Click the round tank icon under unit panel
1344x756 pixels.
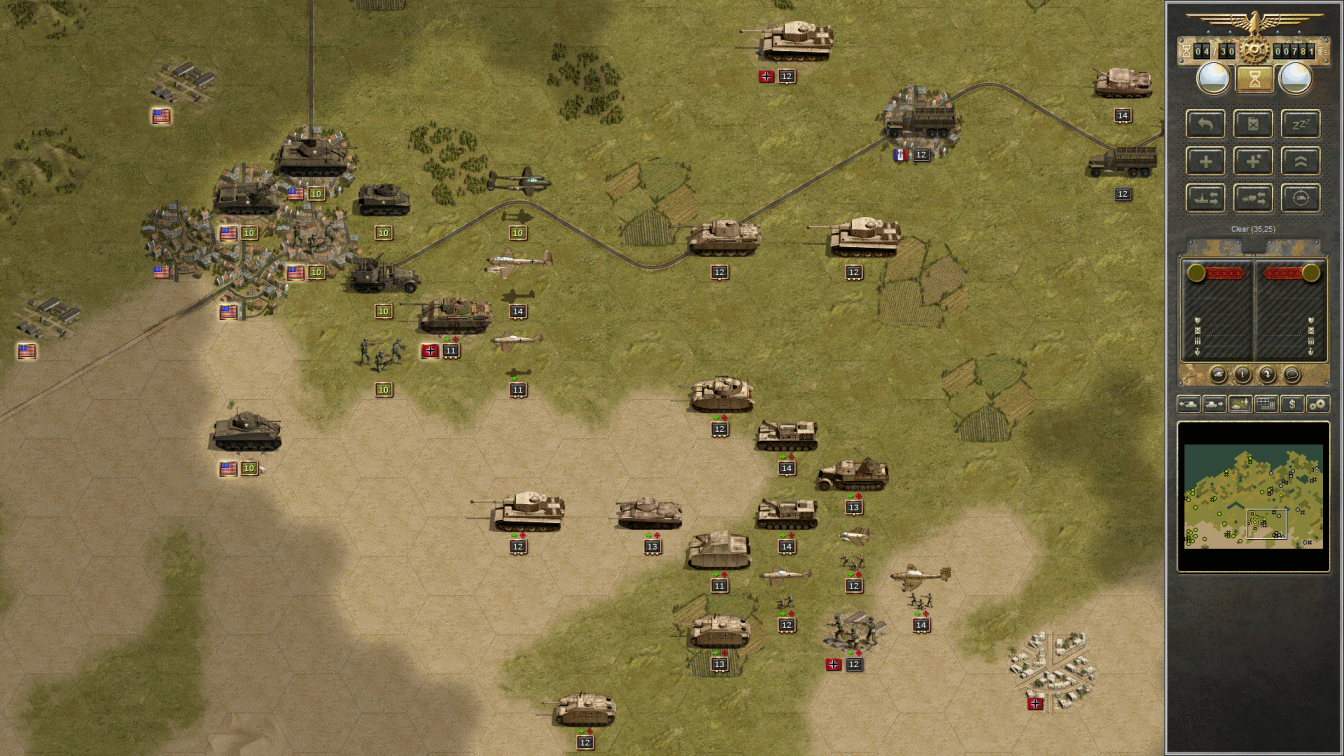pos(1218,375)
